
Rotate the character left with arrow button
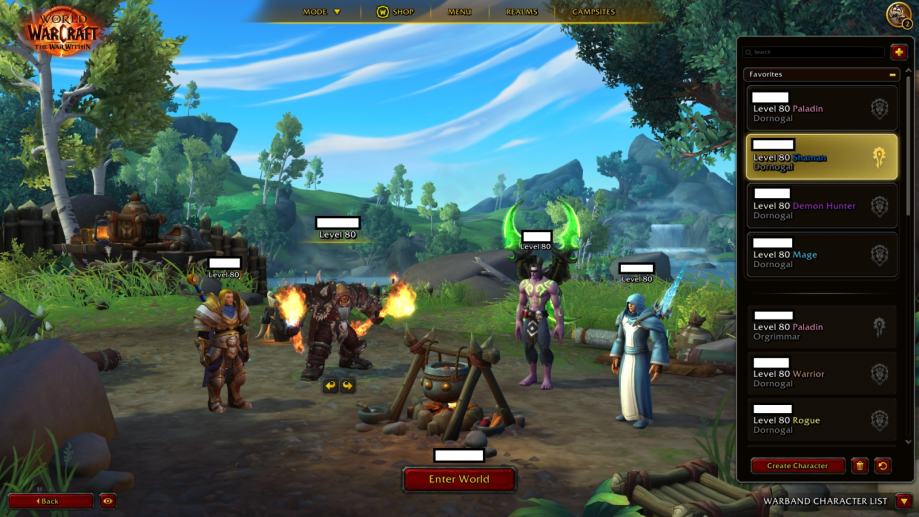coord(330,386)
